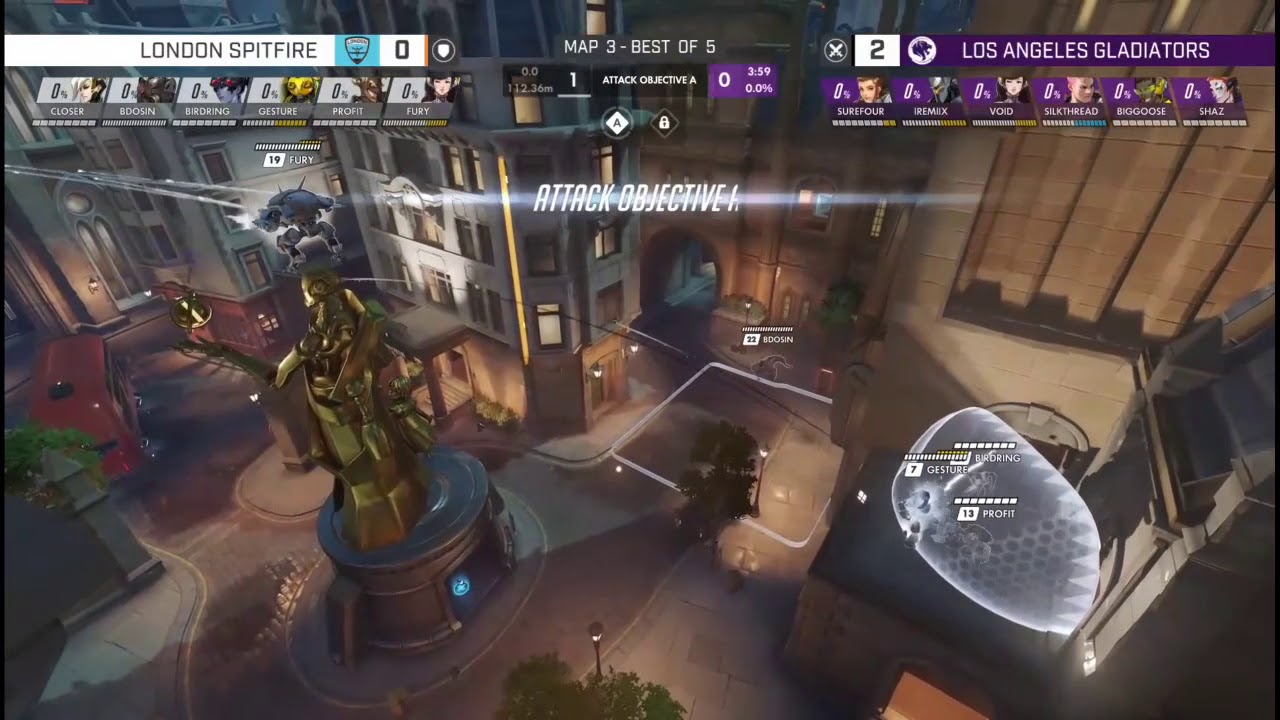Toggle the crossed-swords icon beside Gladiators' score
1280x720 pixels.
pos(836,50)
